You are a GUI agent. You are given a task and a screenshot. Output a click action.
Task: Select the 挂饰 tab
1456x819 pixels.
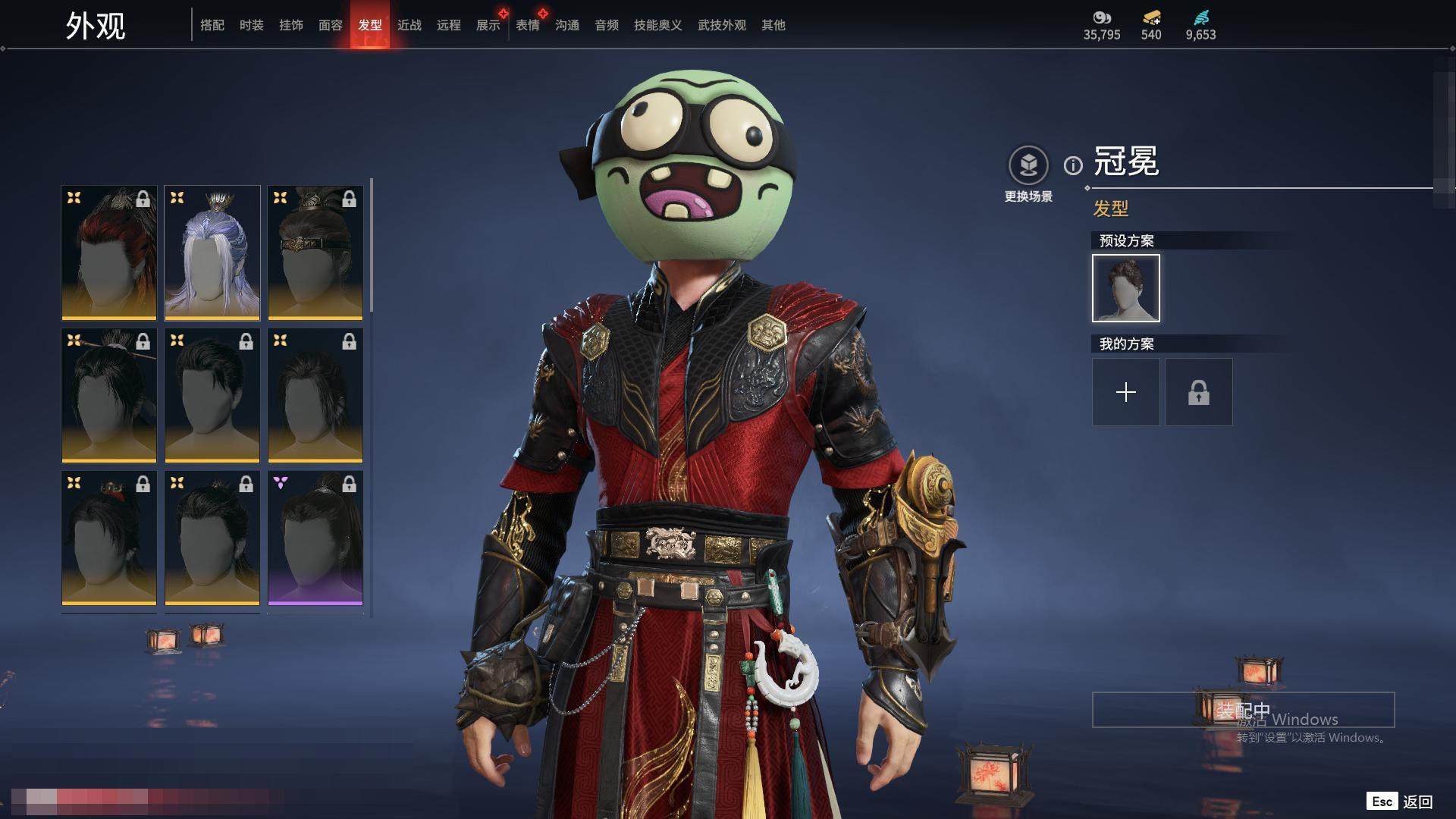[291, 25]
